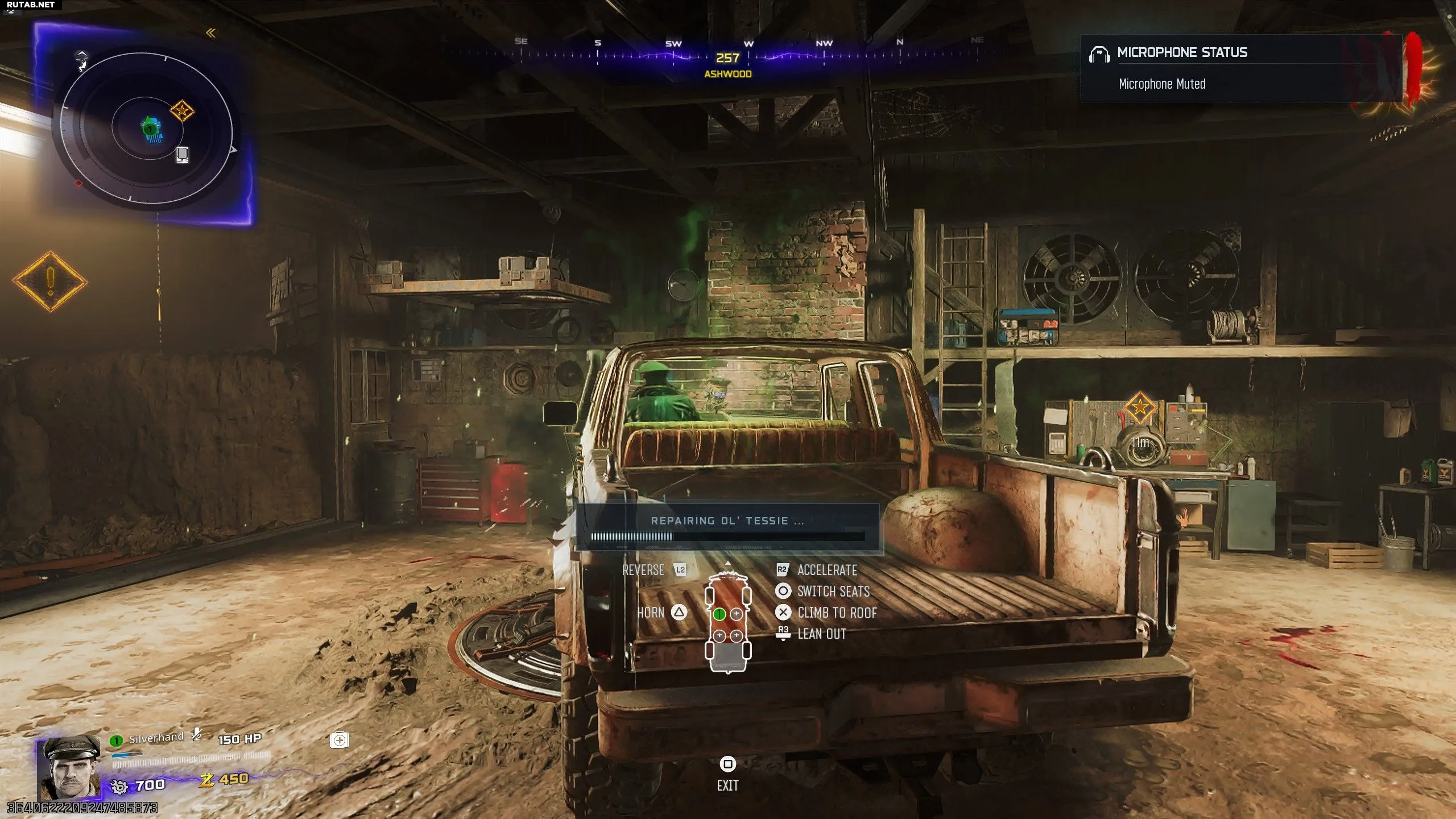Click Silverhand's character portrait
This screenshot has height=819, width=1456.
[68, 768]
